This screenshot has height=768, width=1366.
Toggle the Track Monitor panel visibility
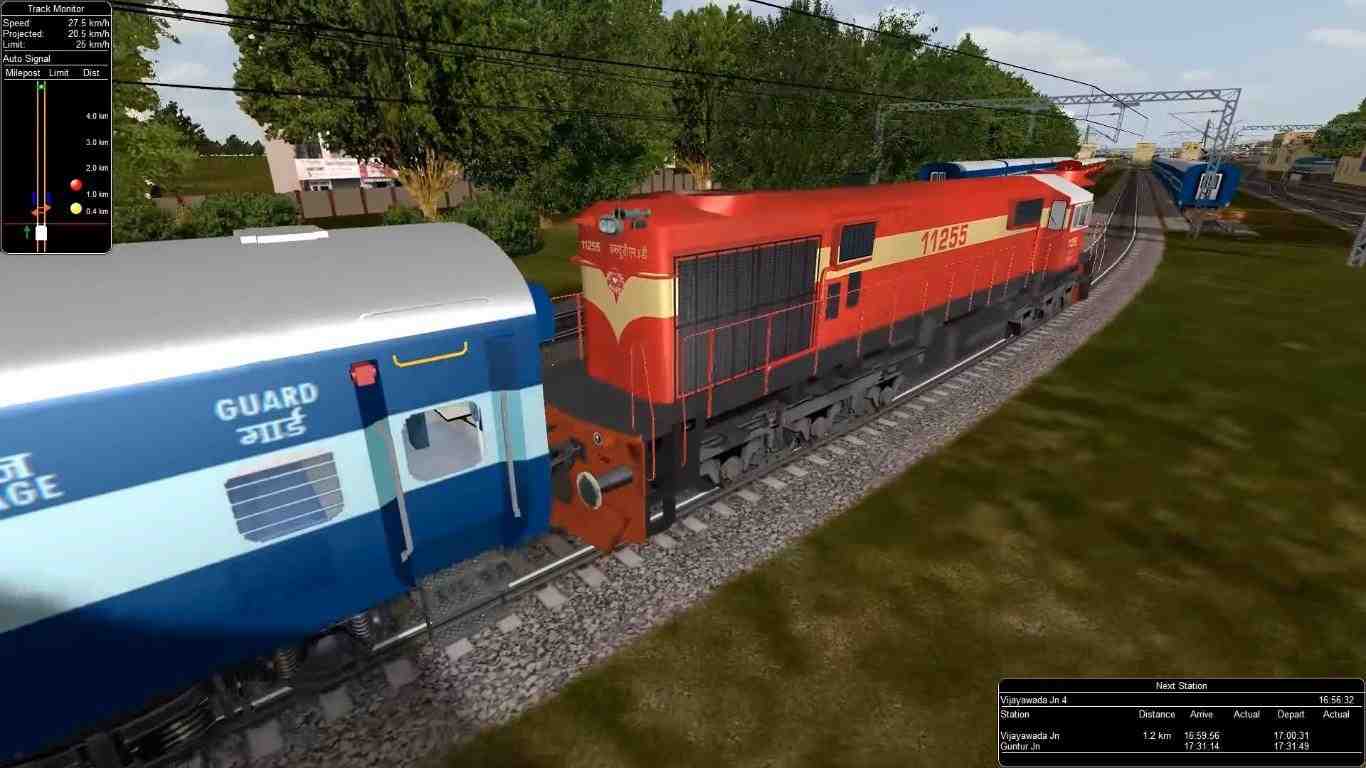(x=56, y=8)
